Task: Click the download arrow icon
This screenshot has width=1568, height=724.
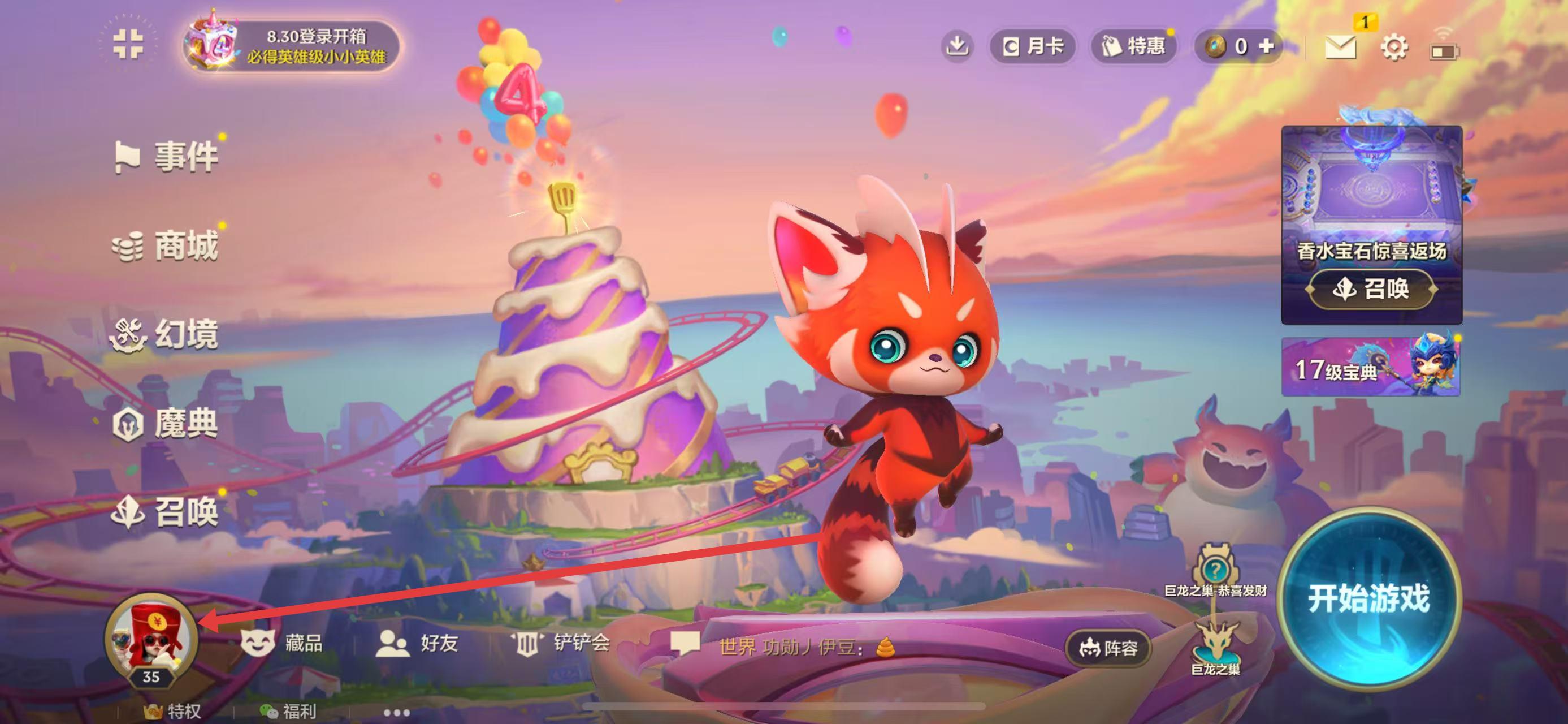Action: pos(958,46)
